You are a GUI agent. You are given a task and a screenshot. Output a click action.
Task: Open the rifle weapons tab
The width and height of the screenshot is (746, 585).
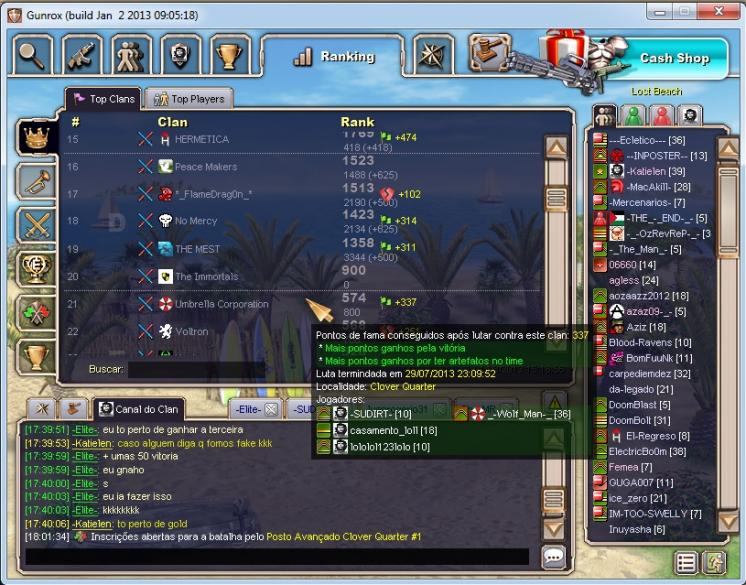(83, 54)
